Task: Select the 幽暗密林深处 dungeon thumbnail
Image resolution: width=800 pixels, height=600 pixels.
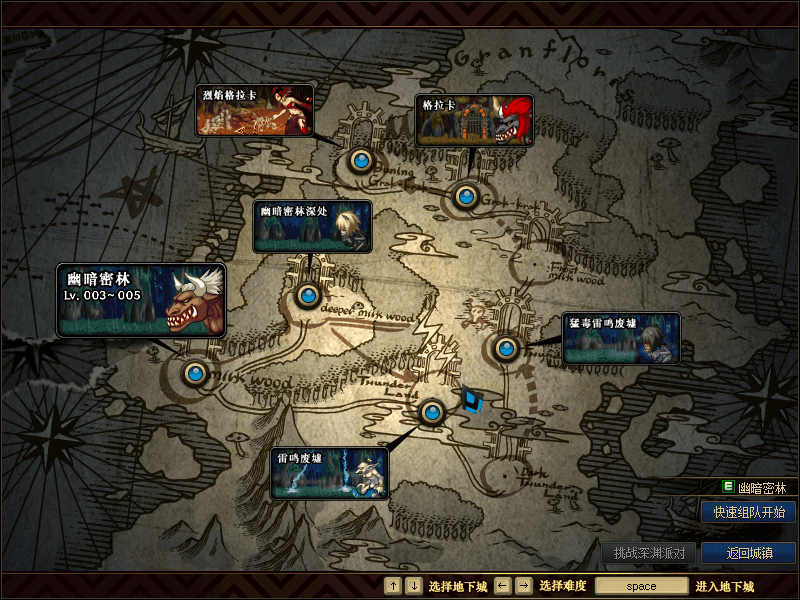Action: (x=313, y=226)
